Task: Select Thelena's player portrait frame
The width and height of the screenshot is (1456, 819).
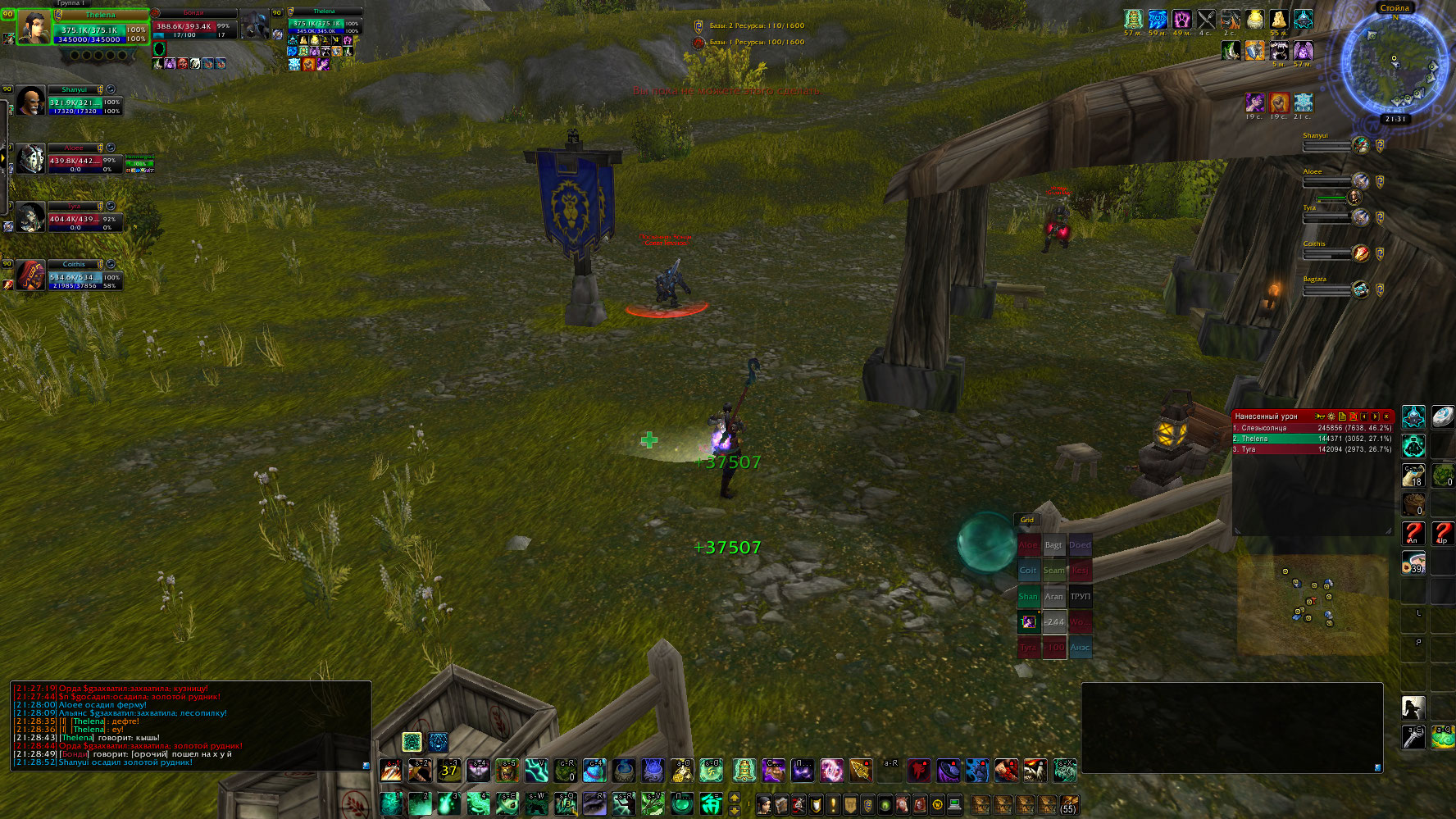Action: click(34, 27)
